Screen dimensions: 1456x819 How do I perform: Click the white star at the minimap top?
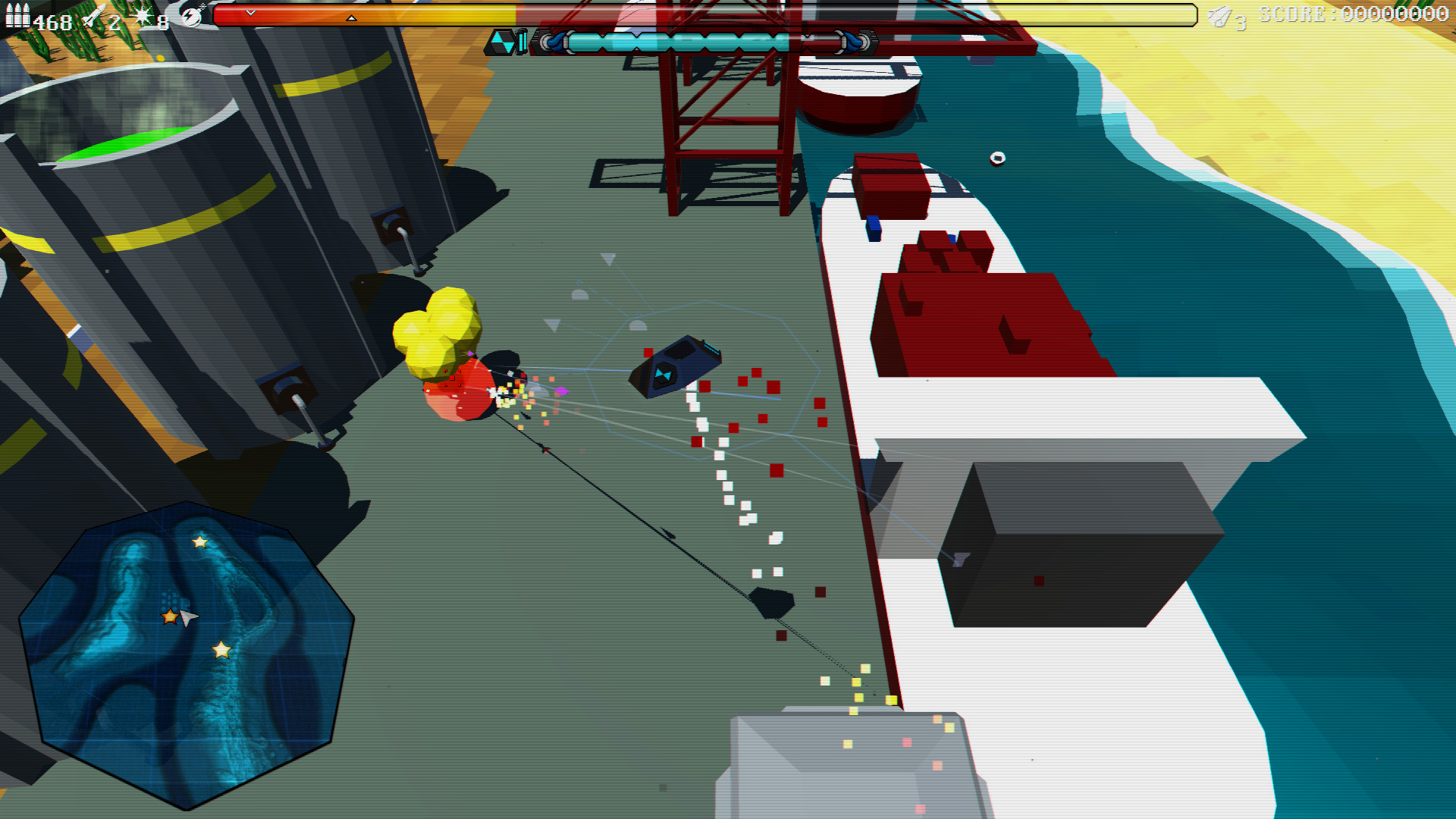[200, 541]
